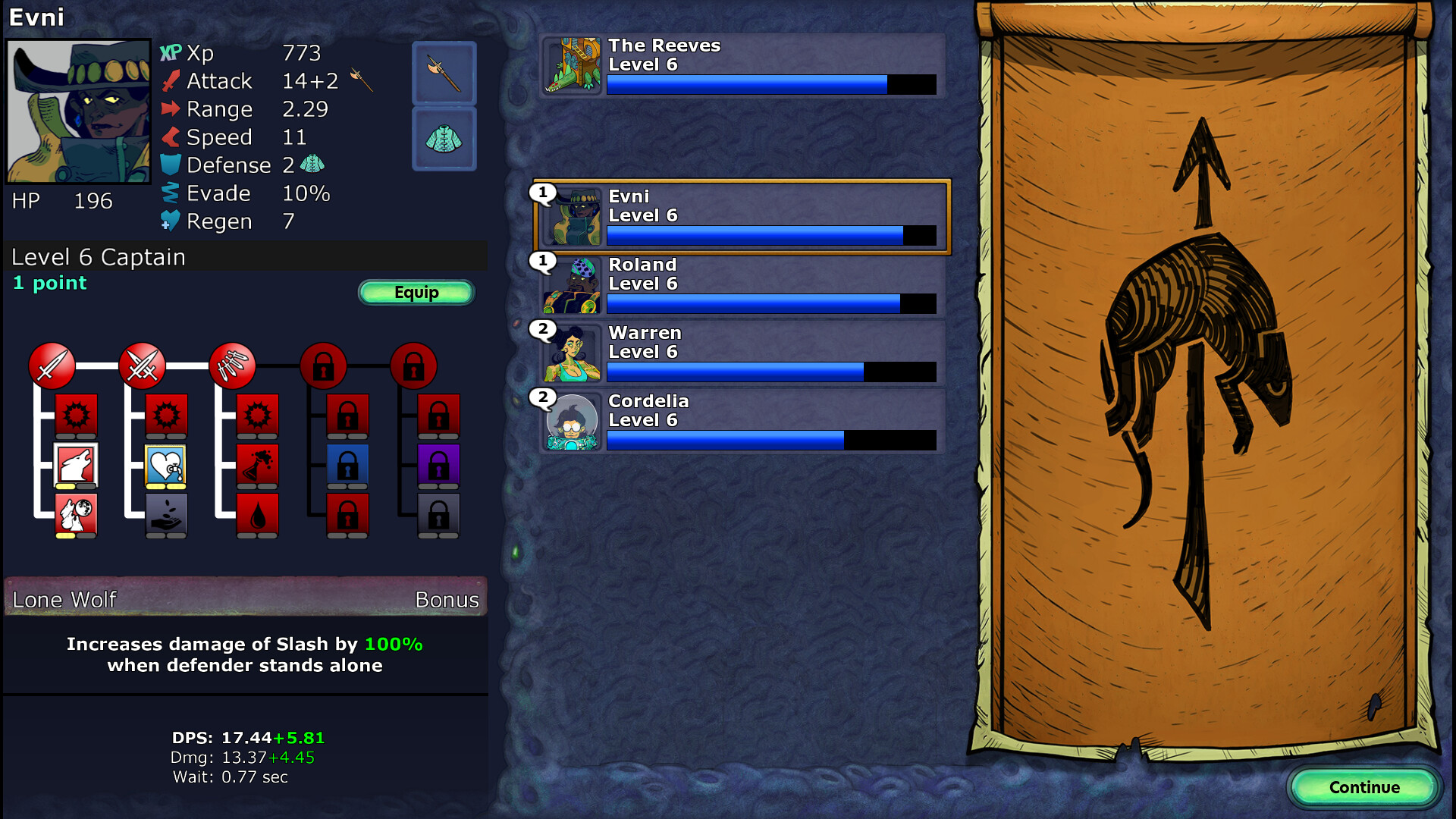Select the single sword skill tree icon
This screenshot has height=819, width=1456.
click(52, 366)
